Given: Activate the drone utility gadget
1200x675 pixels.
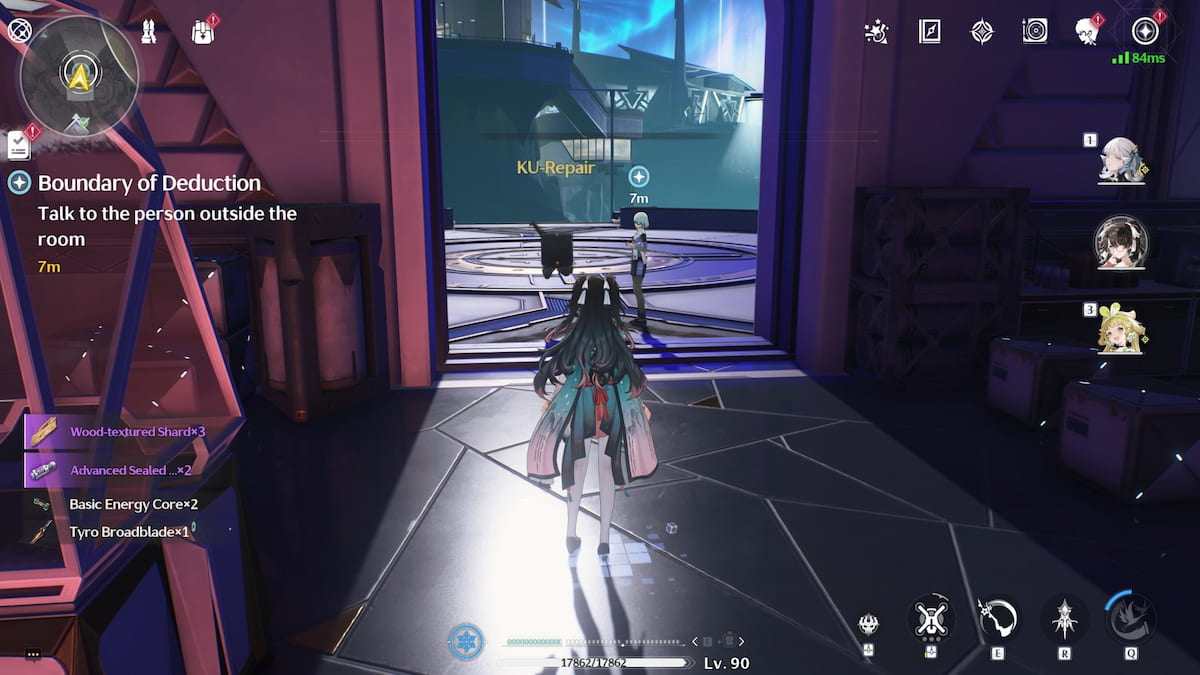Looking at the screenshot, I should [931, 618].
